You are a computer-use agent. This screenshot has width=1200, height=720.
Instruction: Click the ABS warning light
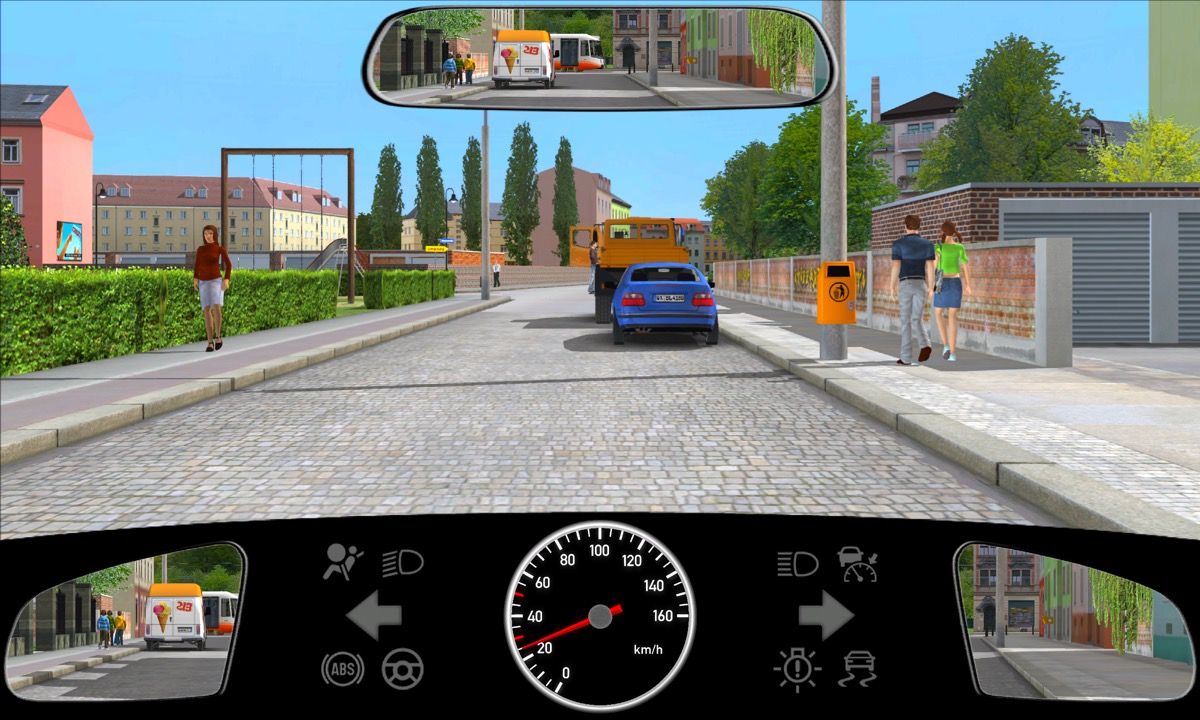[342, 668]
